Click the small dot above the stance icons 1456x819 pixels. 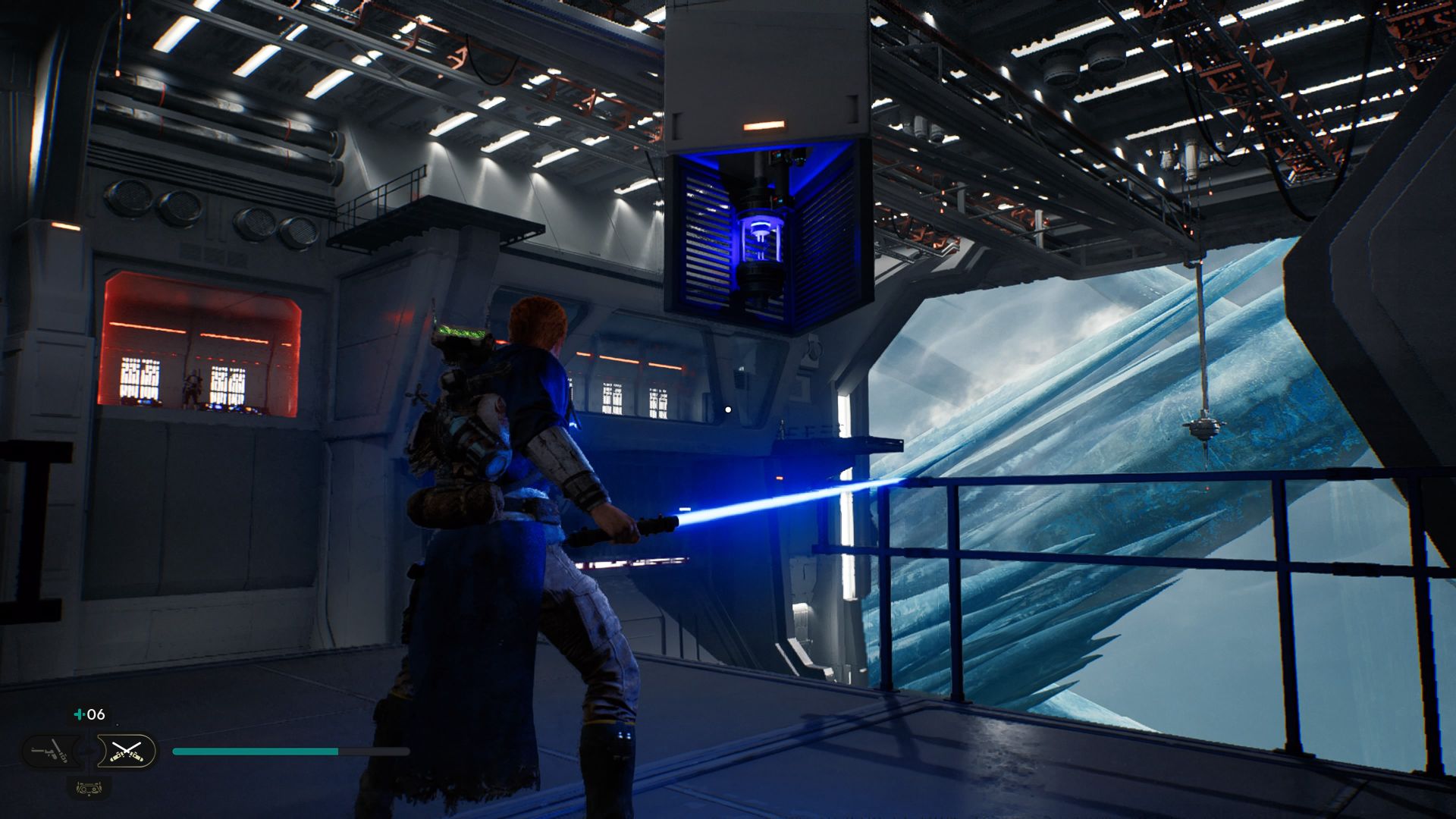(x=118, y=724)
